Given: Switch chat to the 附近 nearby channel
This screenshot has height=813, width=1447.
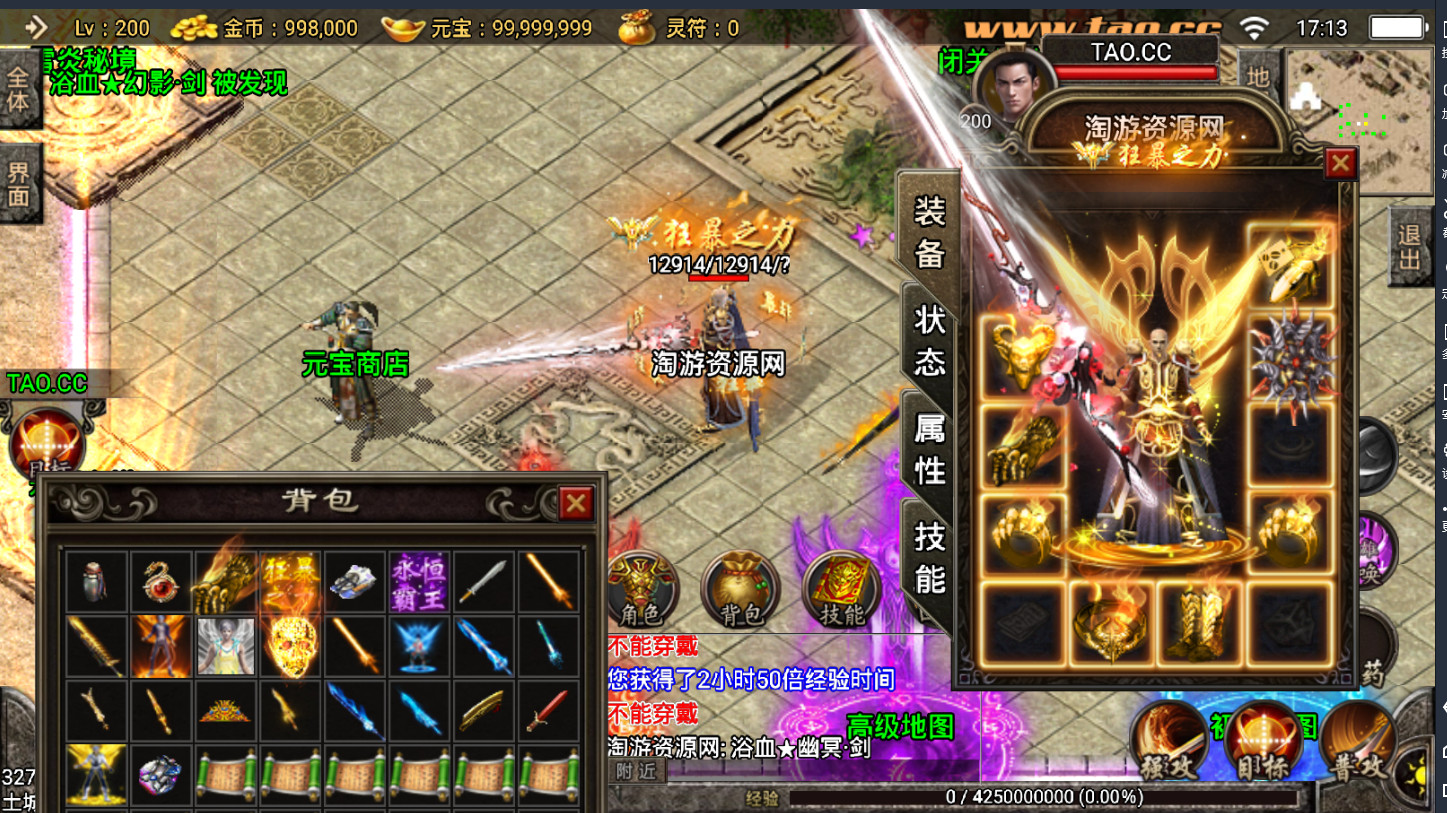Looking at the screenshot, I should point(636,772).
